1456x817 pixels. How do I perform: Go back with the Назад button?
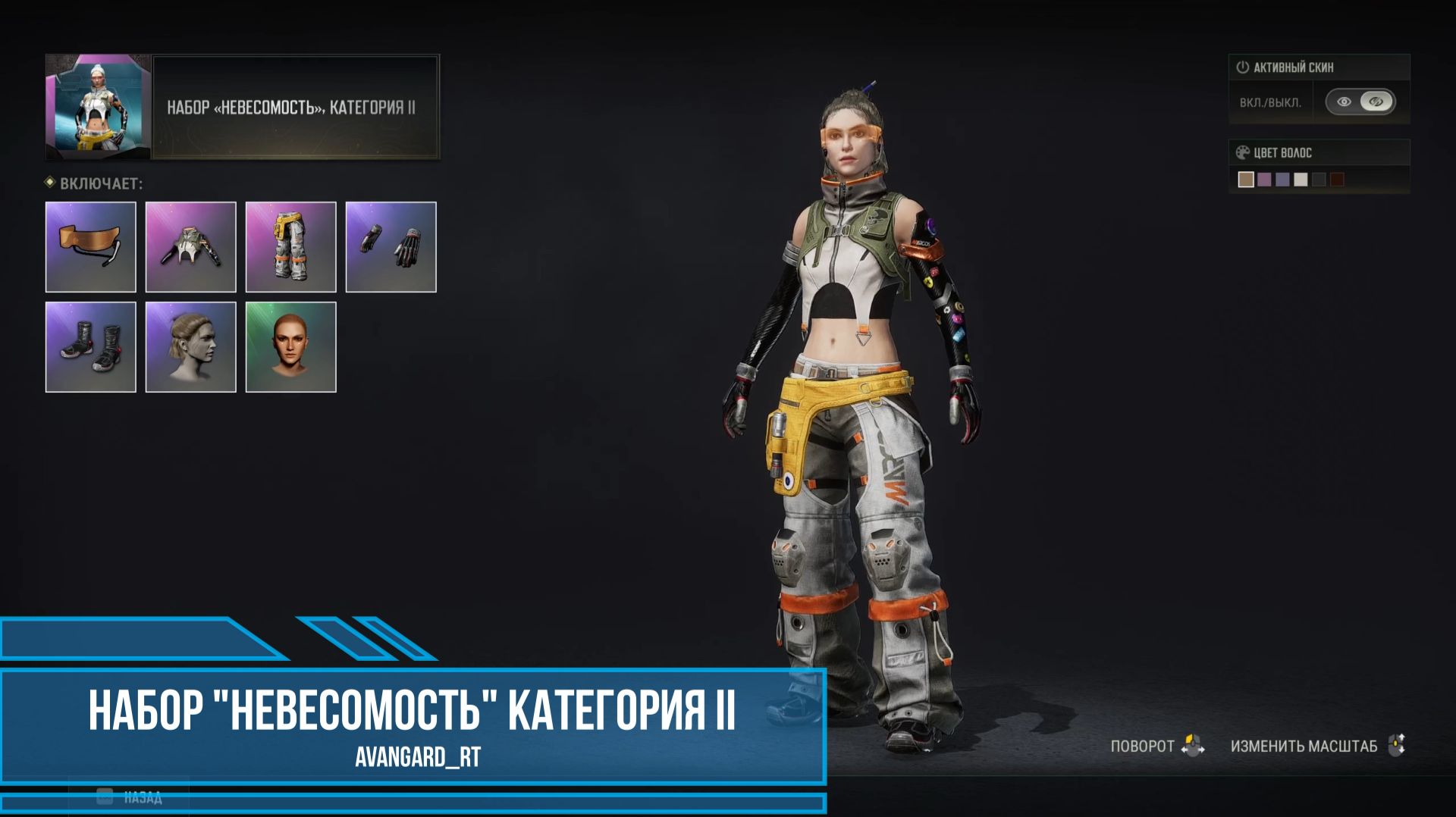coord(129,797)
